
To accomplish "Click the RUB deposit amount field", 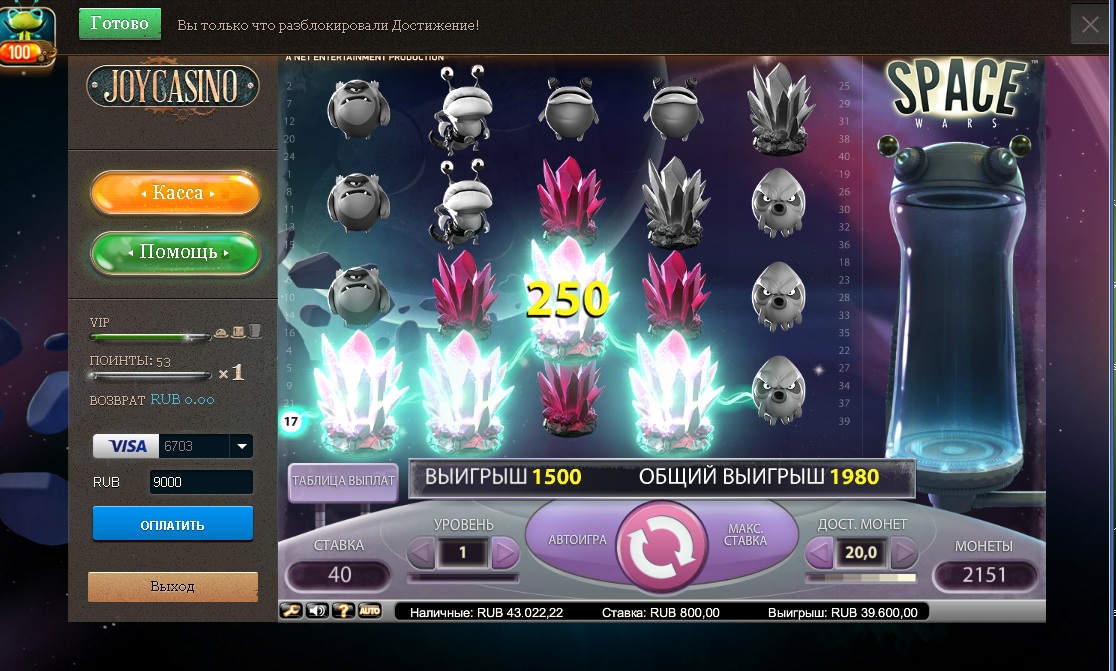I will click(200, 482).
